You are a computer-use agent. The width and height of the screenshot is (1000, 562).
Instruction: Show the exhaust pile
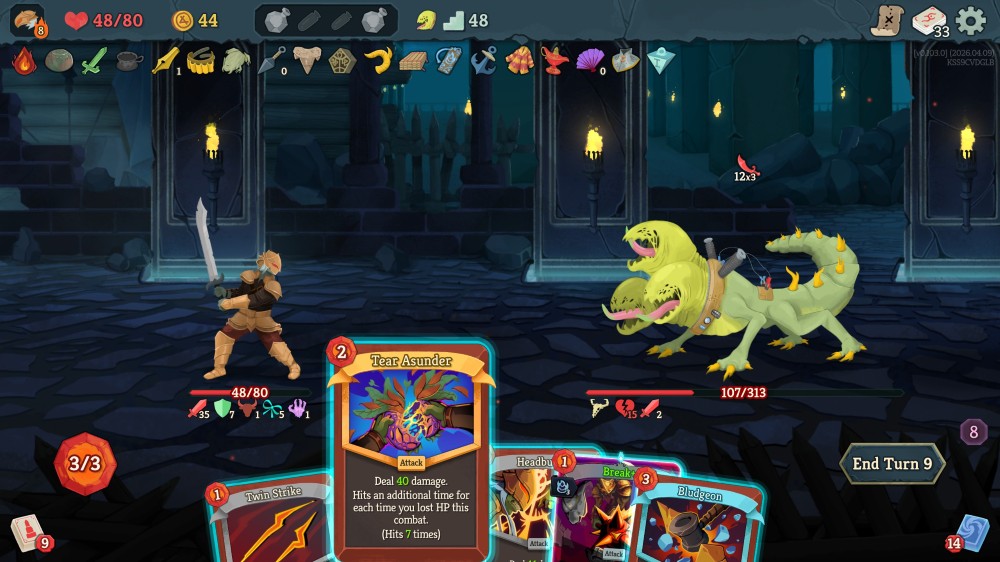974,432
